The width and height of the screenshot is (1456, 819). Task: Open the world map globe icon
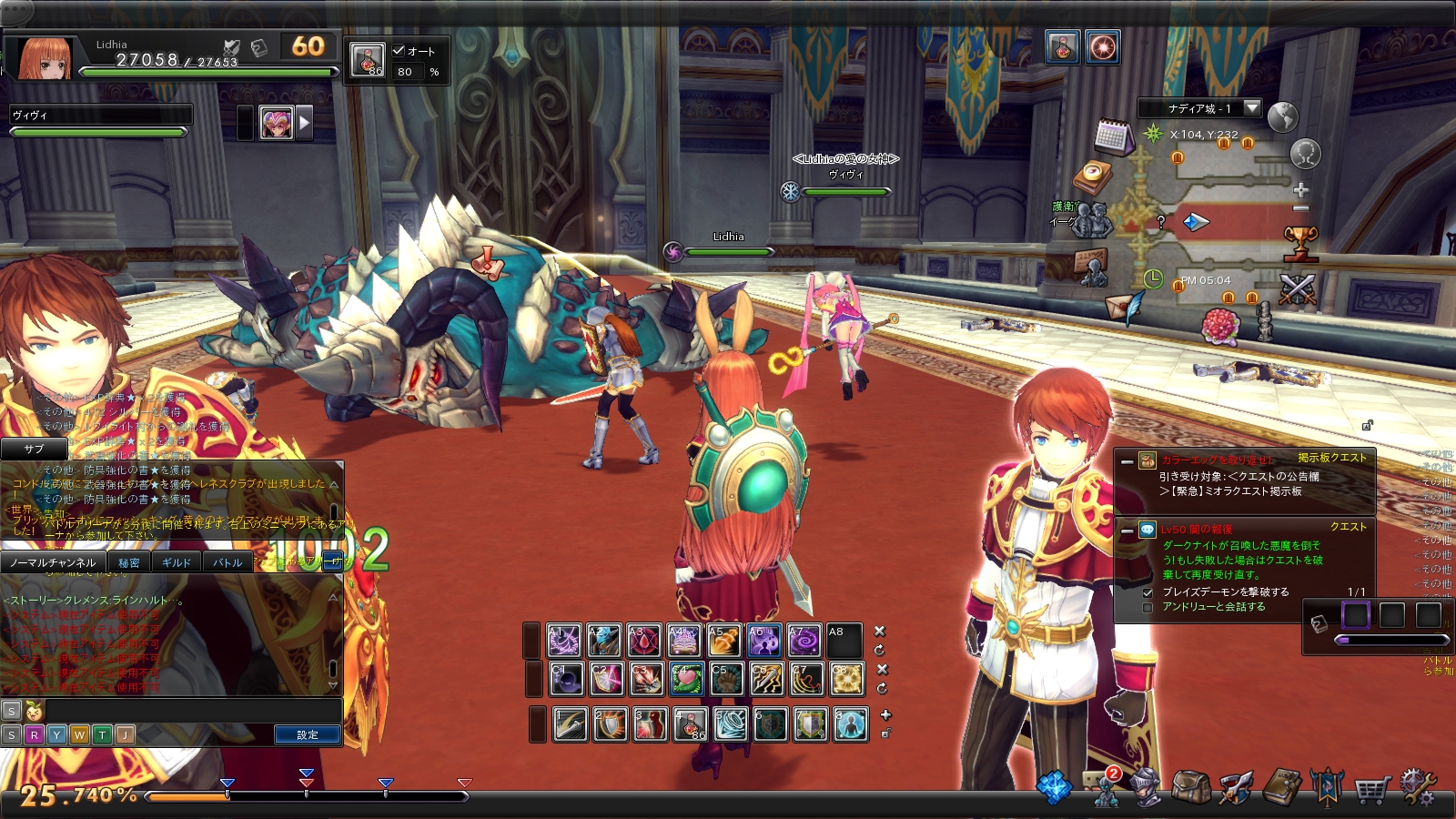click(x=1282, y=117)
